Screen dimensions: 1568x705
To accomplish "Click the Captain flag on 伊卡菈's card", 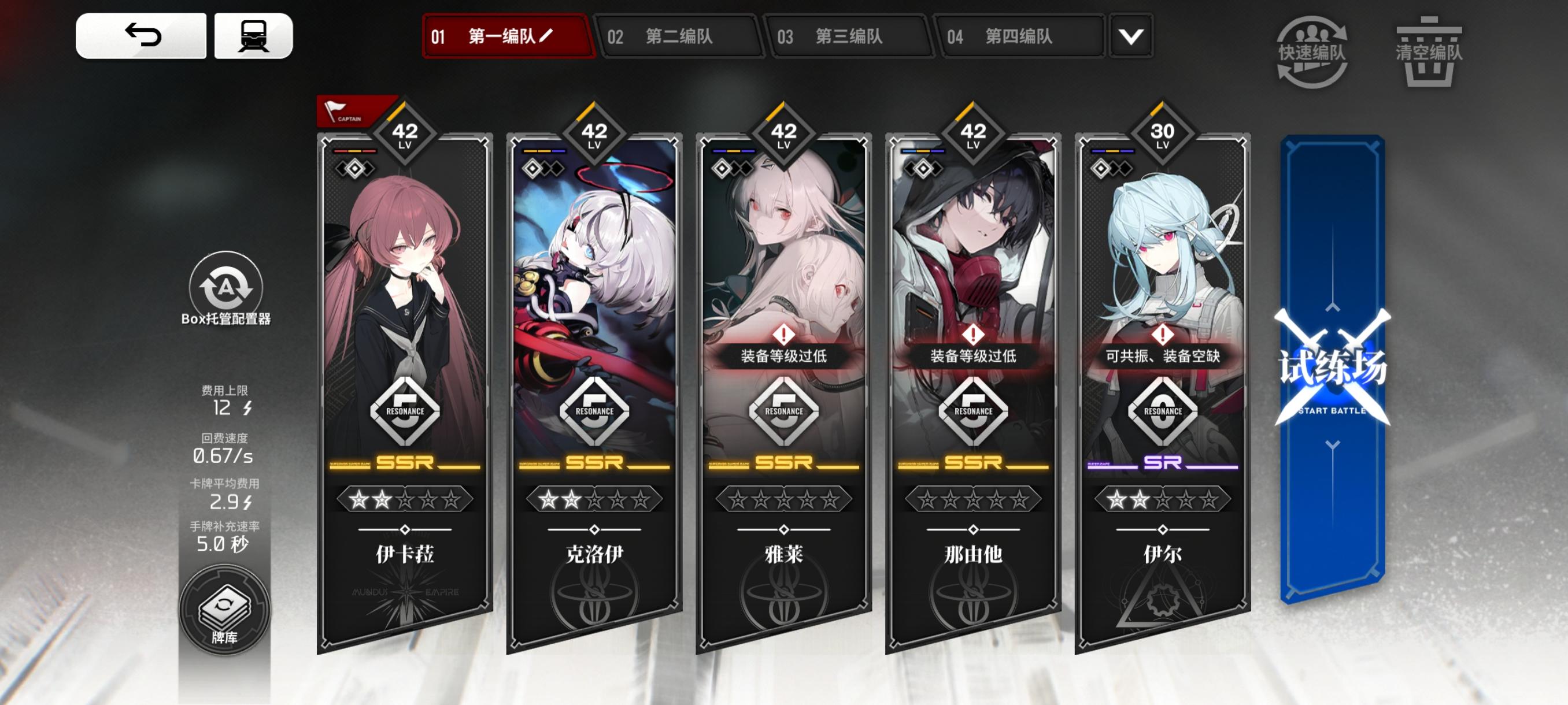I will 347,109.
